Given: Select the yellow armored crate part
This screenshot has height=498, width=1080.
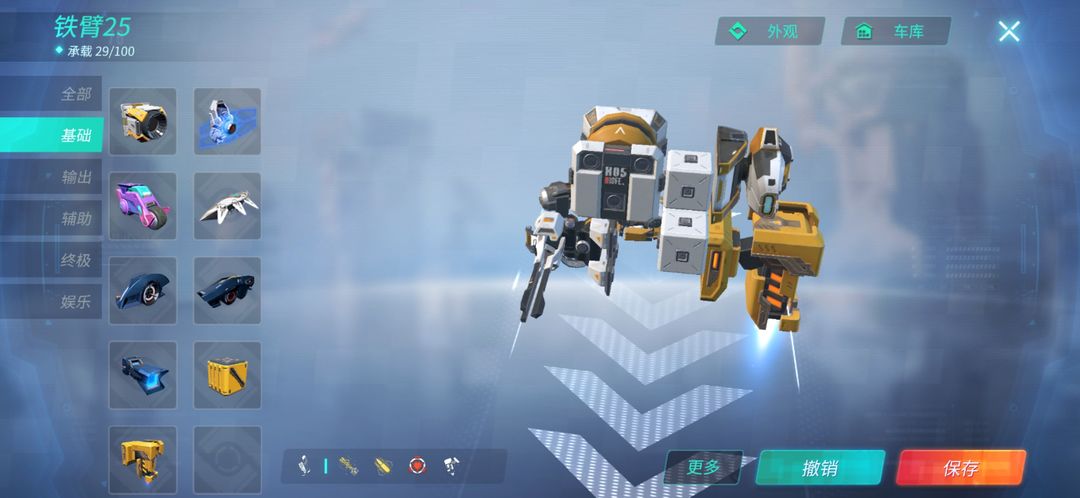Looking at the screenshot, I should click(x=227, y=375).
